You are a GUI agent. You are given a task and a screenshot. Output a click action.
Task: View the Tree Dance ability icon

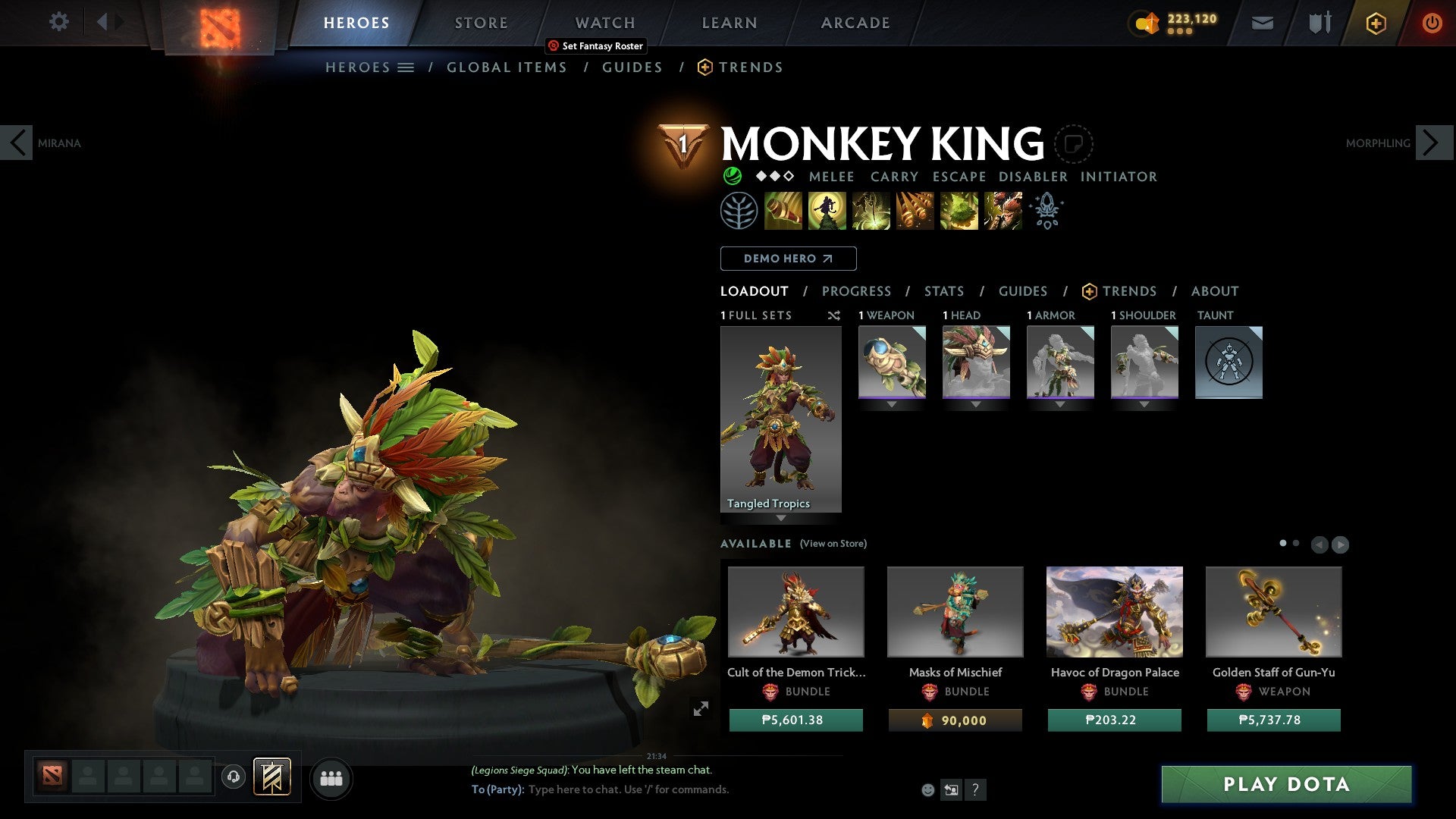coord(828,211)
